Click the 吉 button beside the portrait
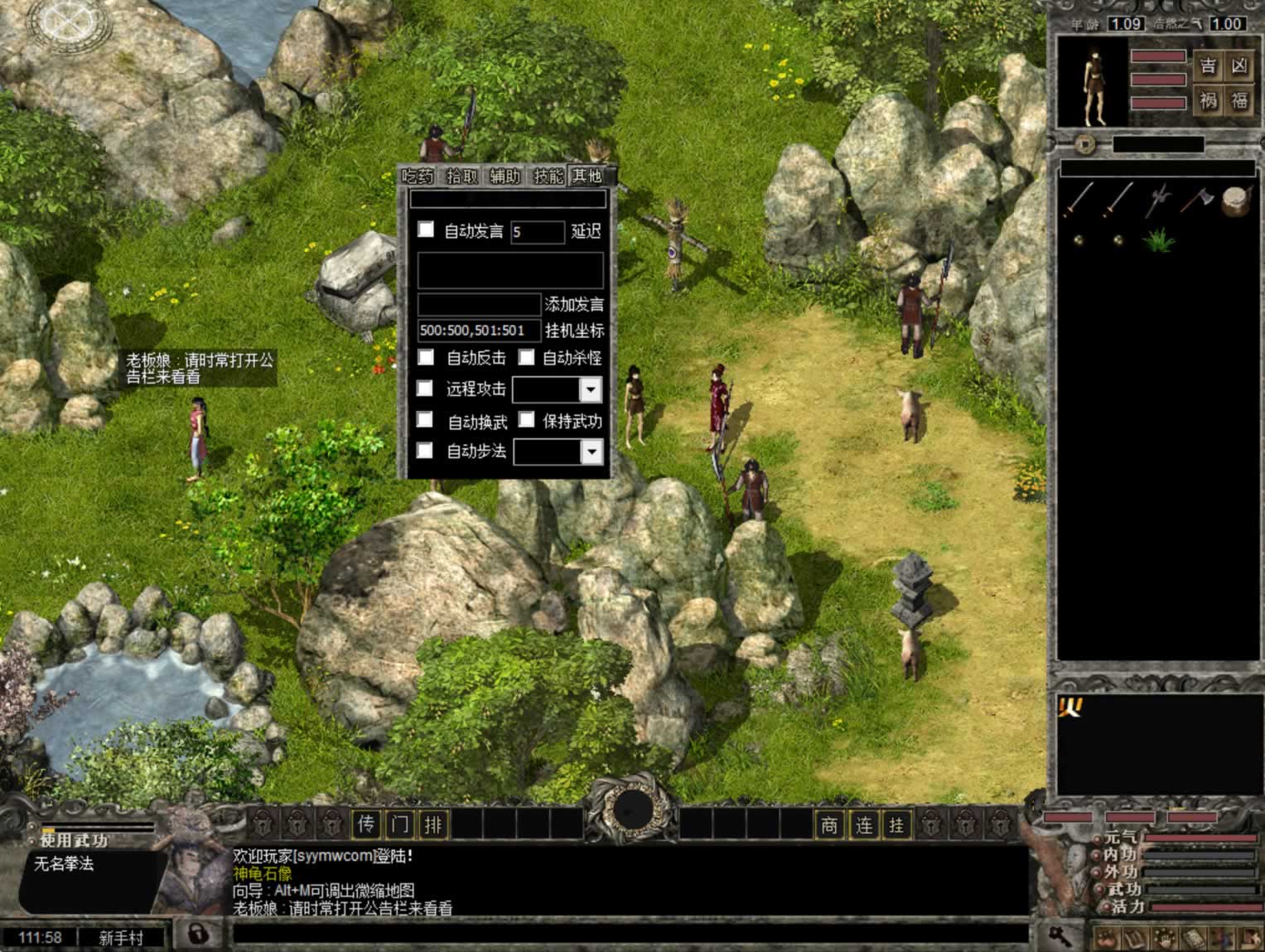This screenshot has width=1265, height=952. coord(1209,65)
